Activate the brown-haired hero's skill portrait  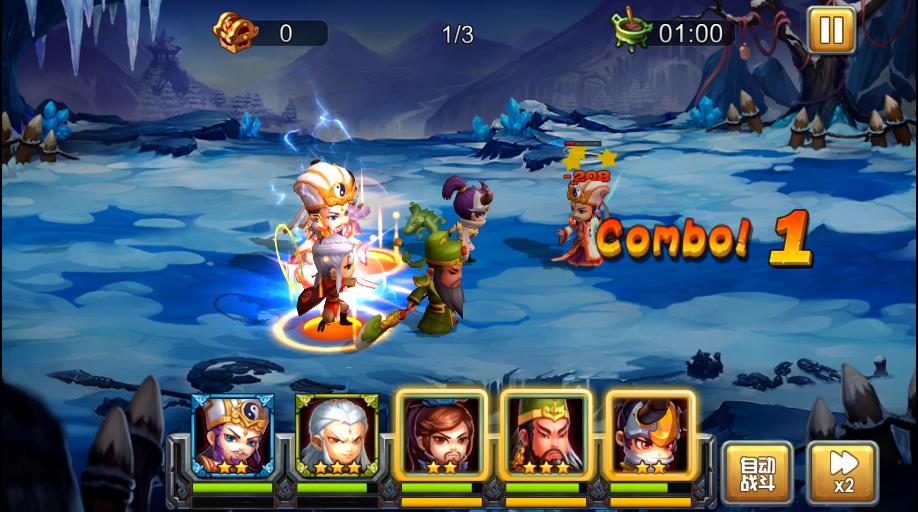pyautogui.click(x=442, y=435)
